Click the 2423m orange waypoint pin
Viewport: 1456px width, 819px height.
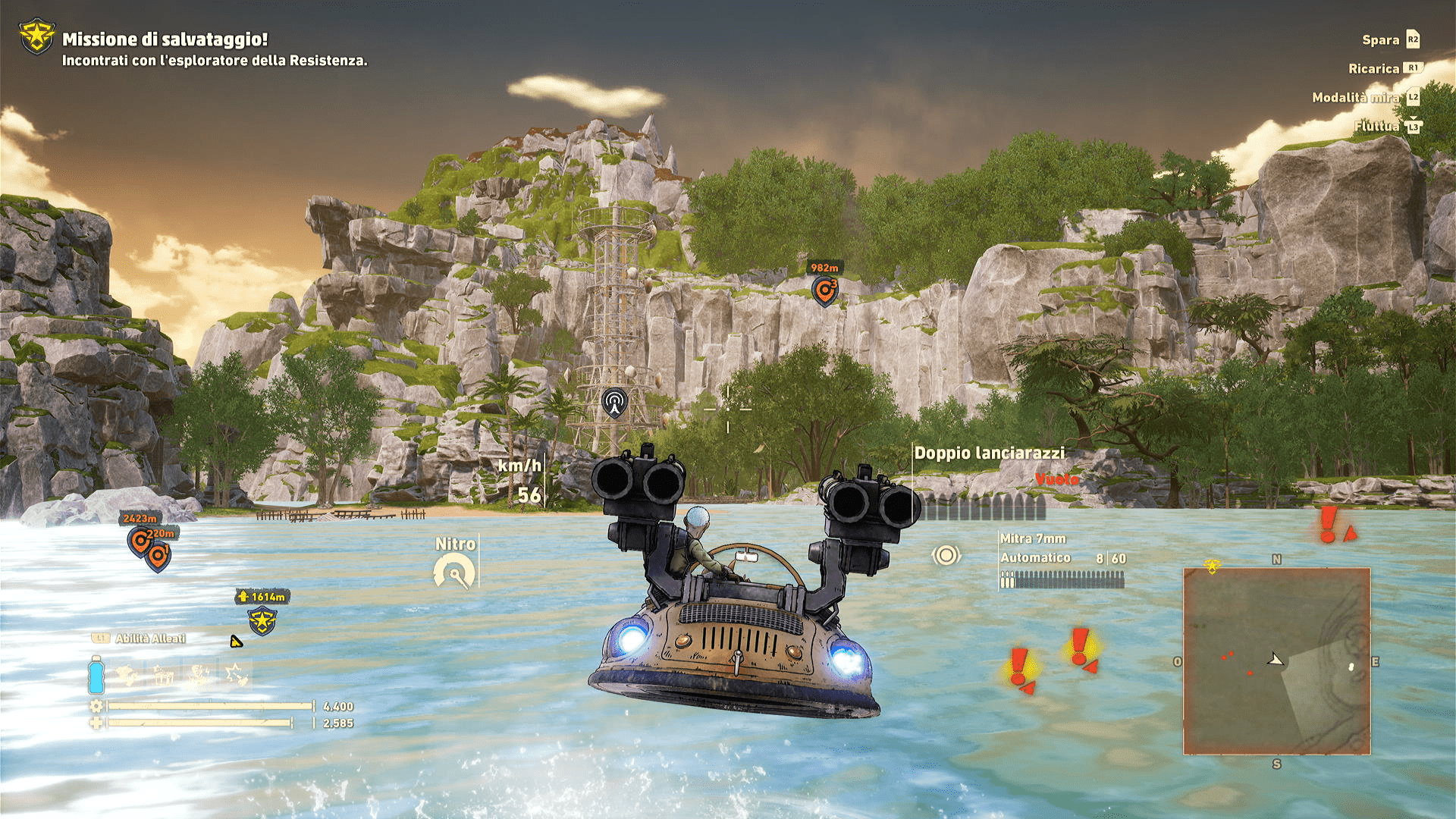coord(139,541)
